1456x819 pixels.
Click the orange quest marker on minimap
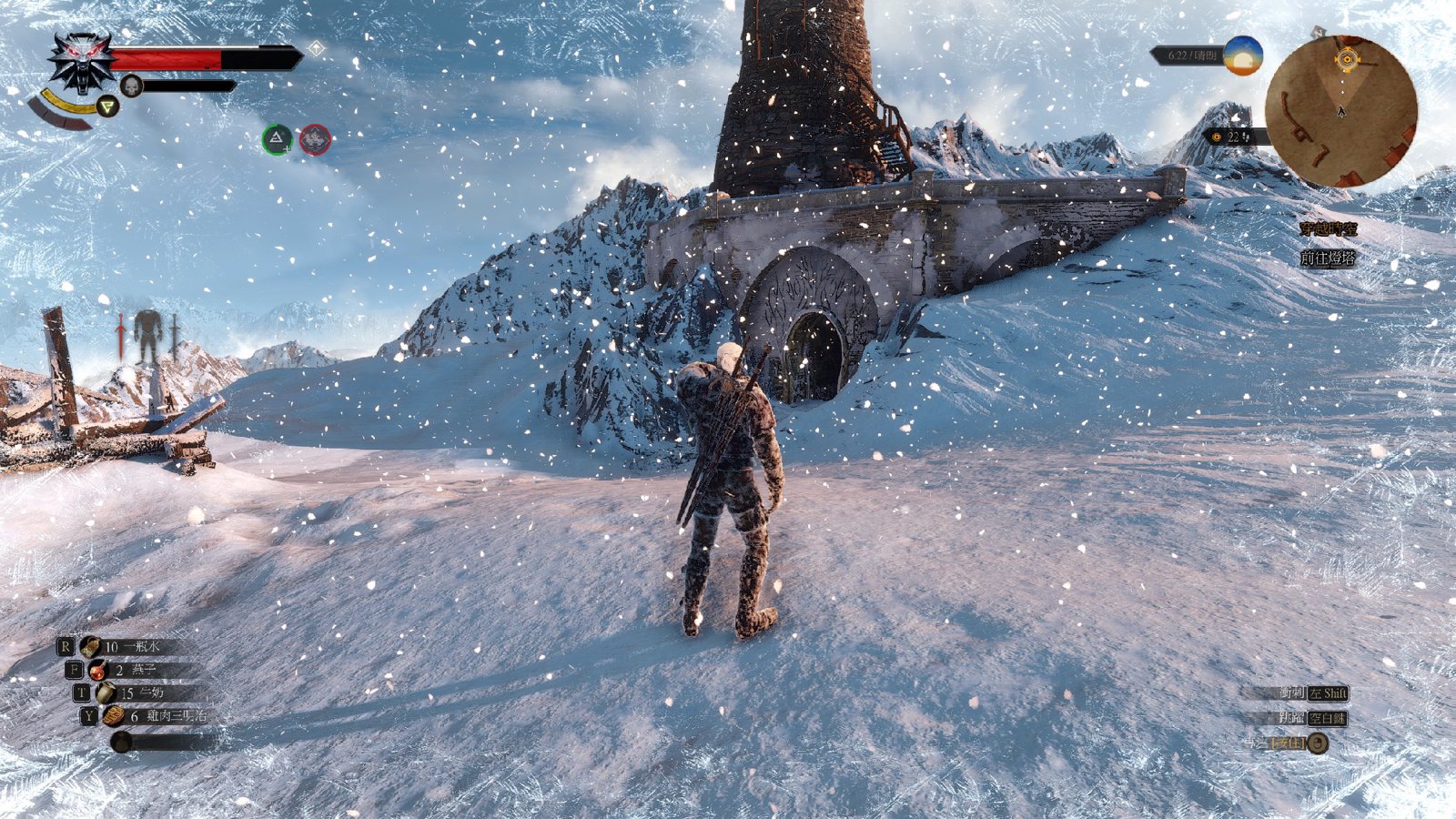click(x=1347, y=60)
